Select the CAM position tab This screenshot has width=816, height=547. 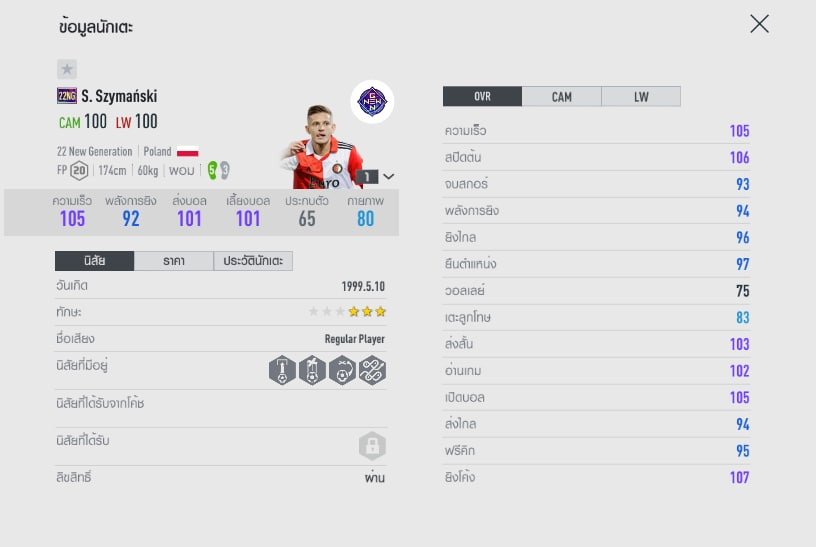tap(562, 97)
